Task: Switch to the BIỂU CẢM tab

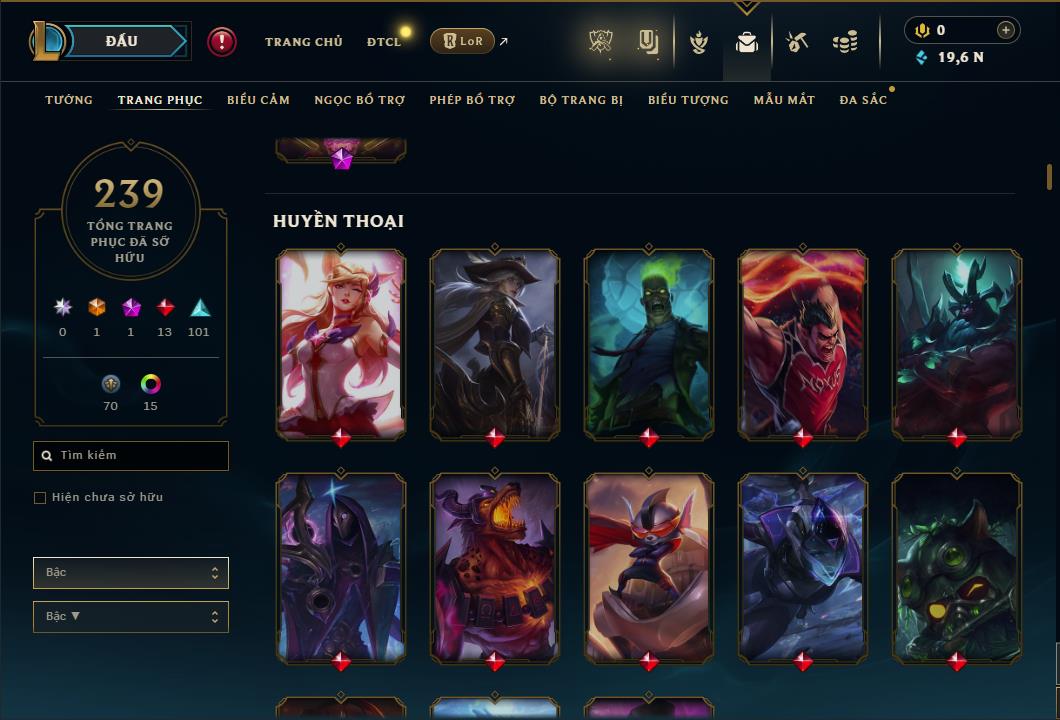Action: (258, 100)
